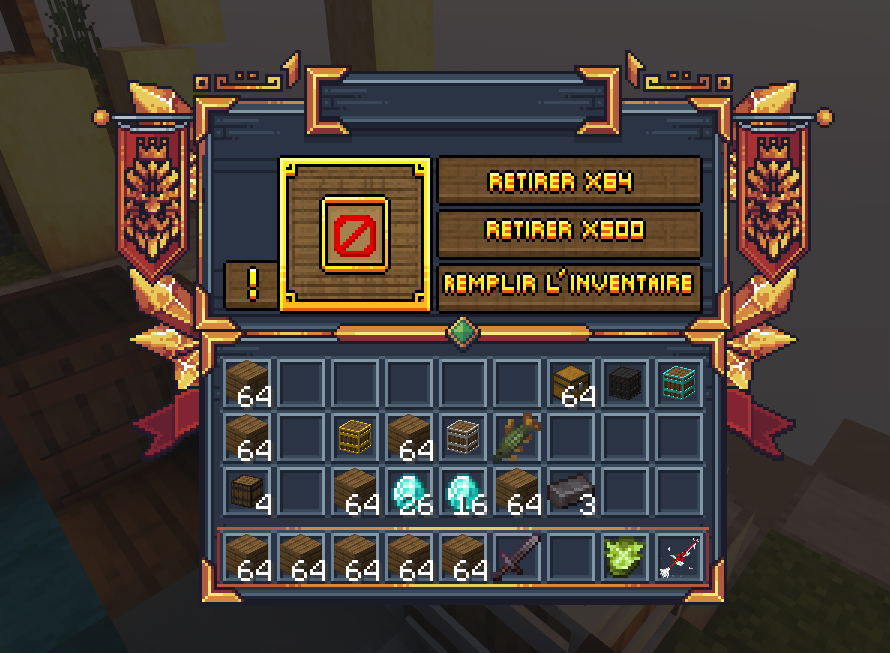Image resolution: width=890 pixels, height=653 pixels.
Task: Choose Retirer x500 to withdraw
Action: click(x=570, y=231)
